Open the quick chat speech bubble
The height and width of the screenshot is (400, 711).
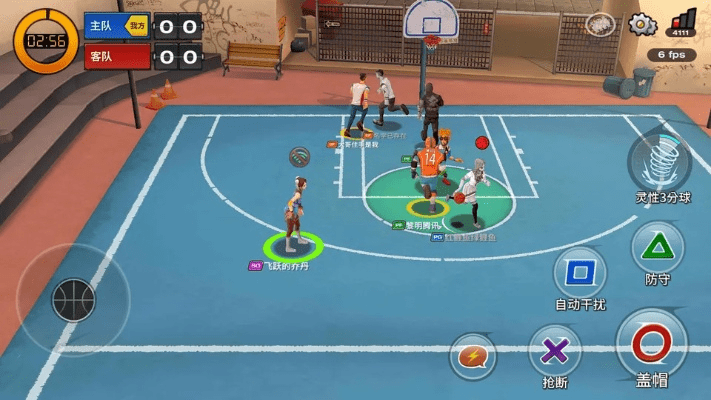(x=472, y=356)
